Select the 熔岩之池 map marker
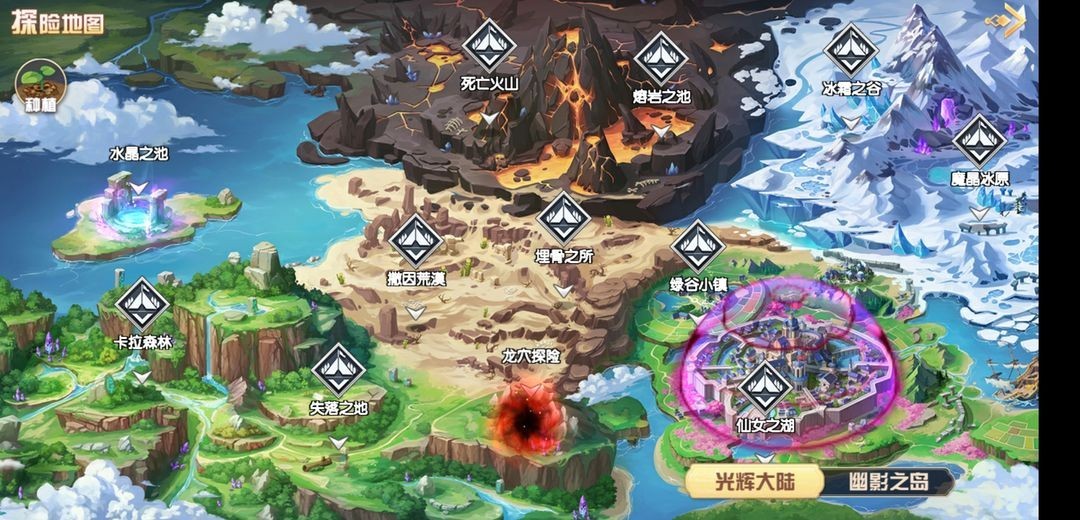The height and width of the screenshot is (520, 1080). coord(661,57)
